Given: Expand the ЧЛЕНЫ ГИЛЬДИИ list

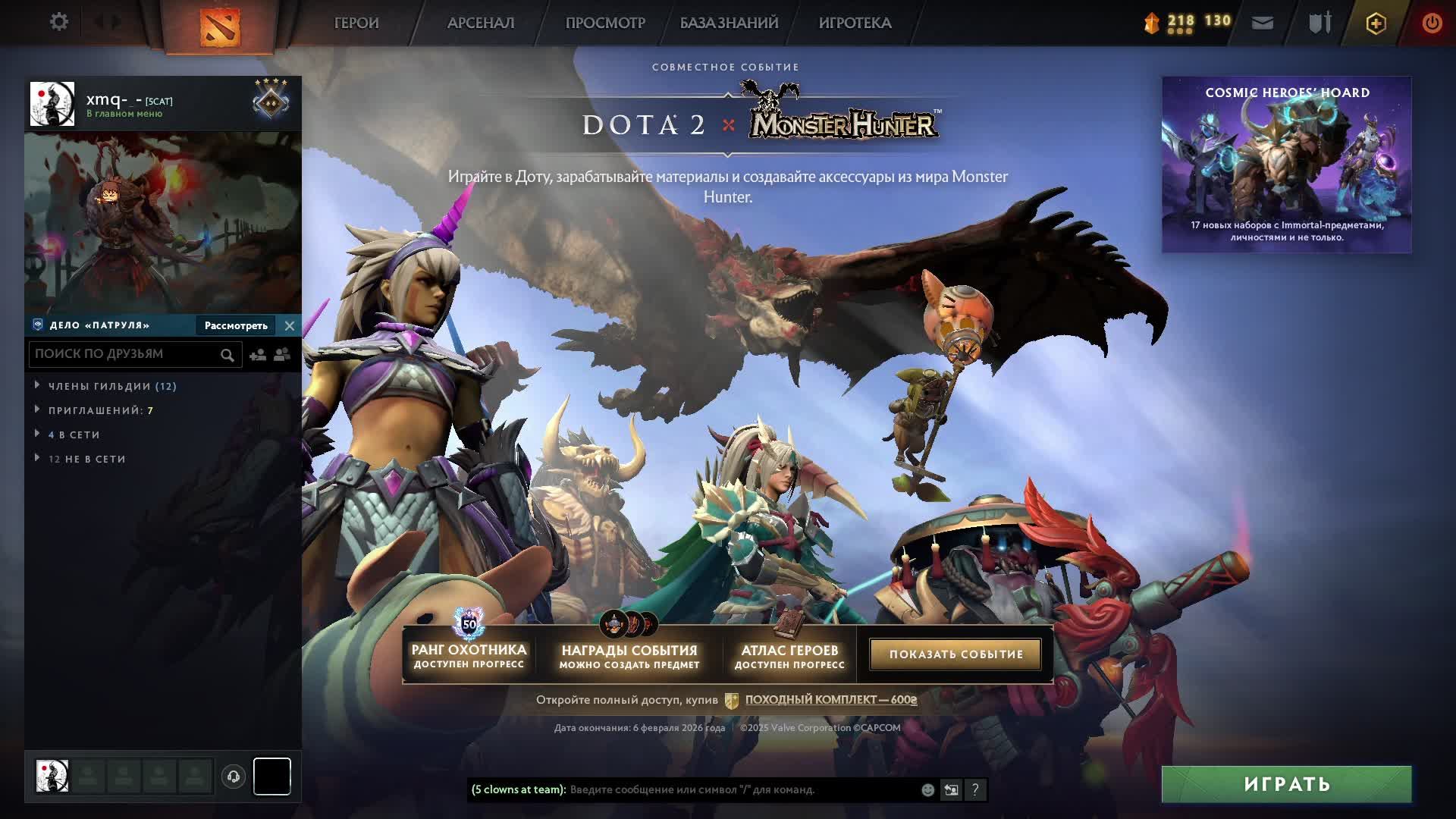Looking at the screenshot, I should [112, 386].
